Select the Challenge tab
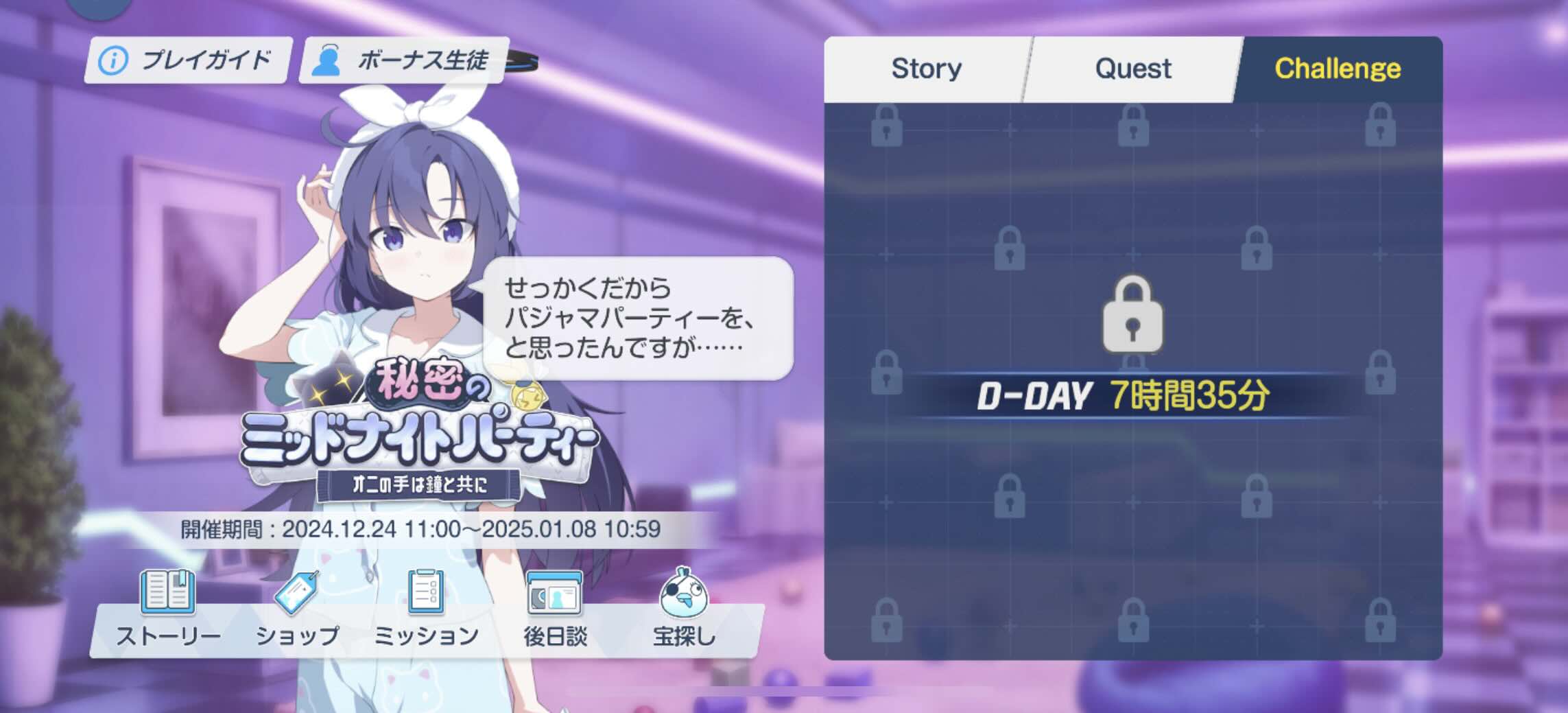Viewport: 1568px width, 713px height. click(x=1339, y=68)
